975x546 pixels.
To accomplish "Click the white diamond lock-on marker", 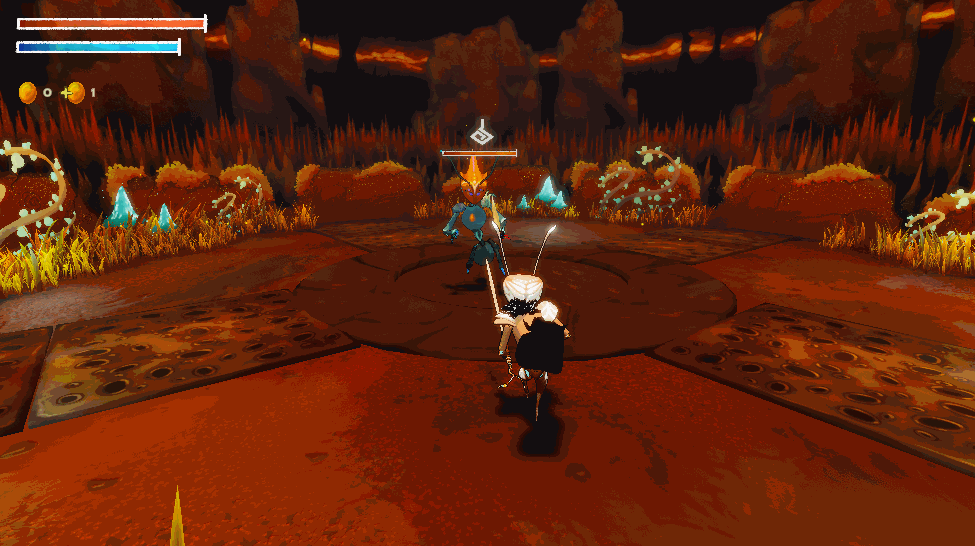I will [x=480, y=133].
